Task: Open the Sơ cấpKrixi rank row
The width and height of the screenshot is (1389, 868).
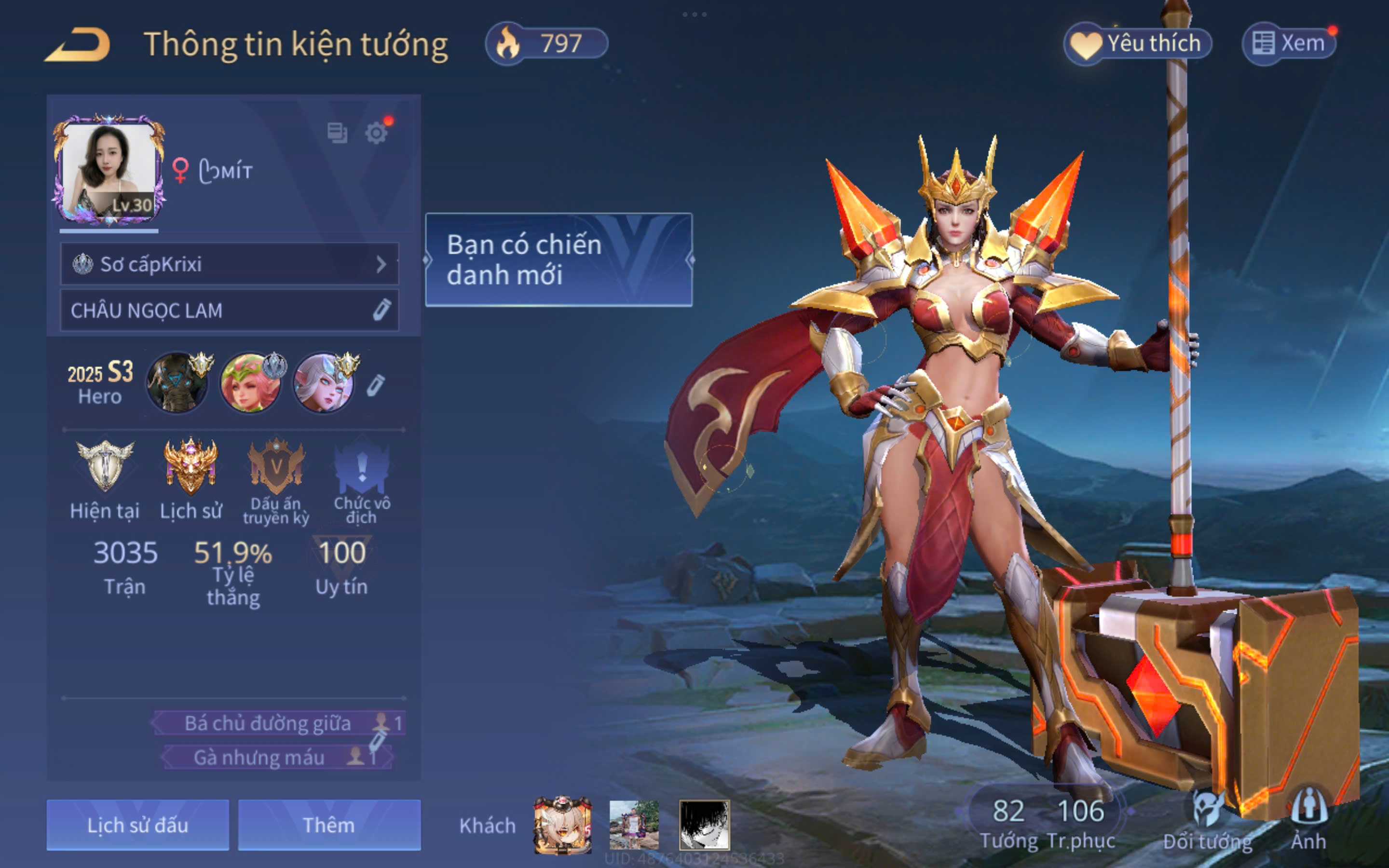Action: [x=229, y=264]
